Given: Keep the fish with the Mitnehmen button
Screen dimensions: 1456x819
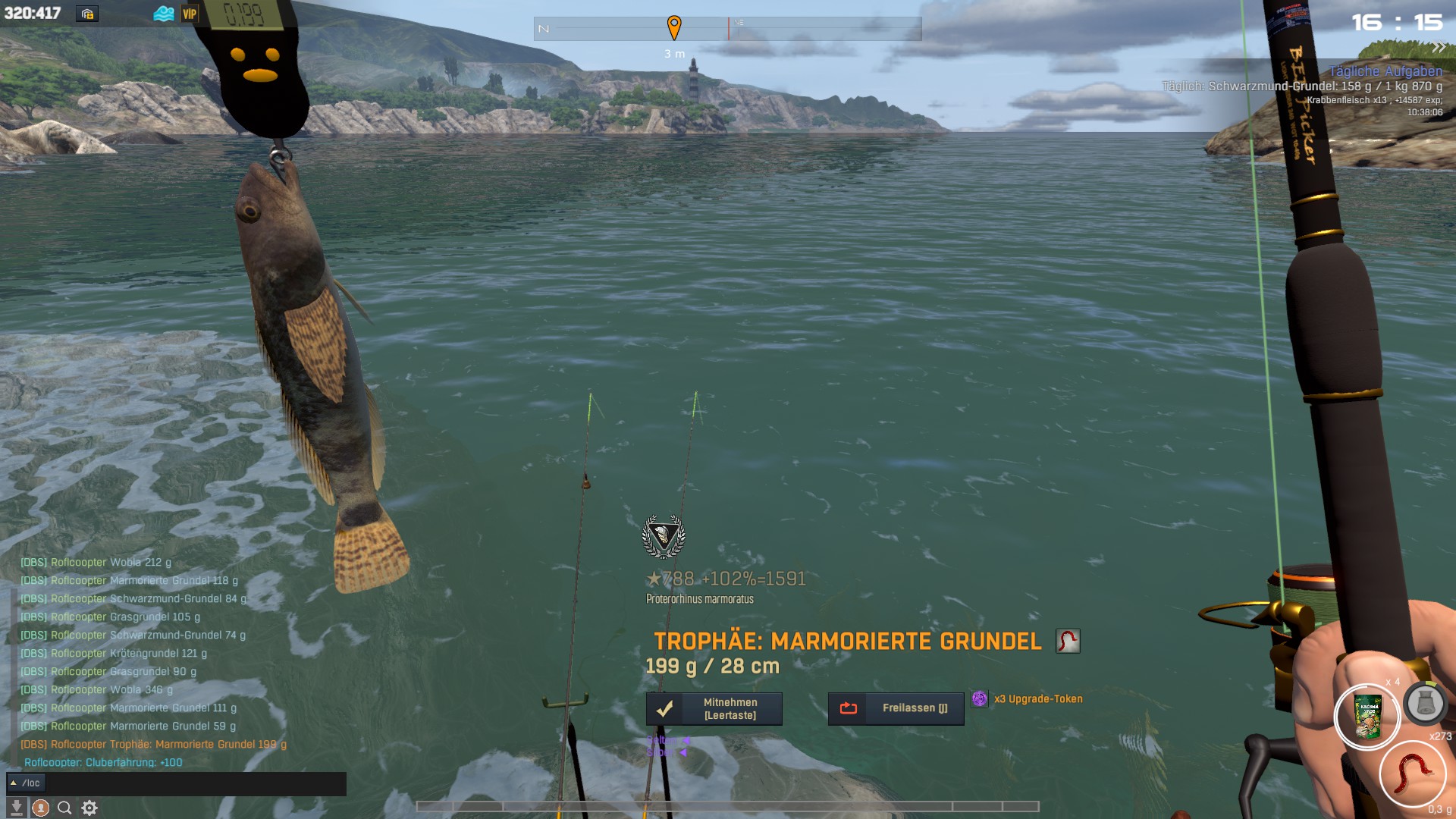Looking at the screenshot, I should 714,708.
